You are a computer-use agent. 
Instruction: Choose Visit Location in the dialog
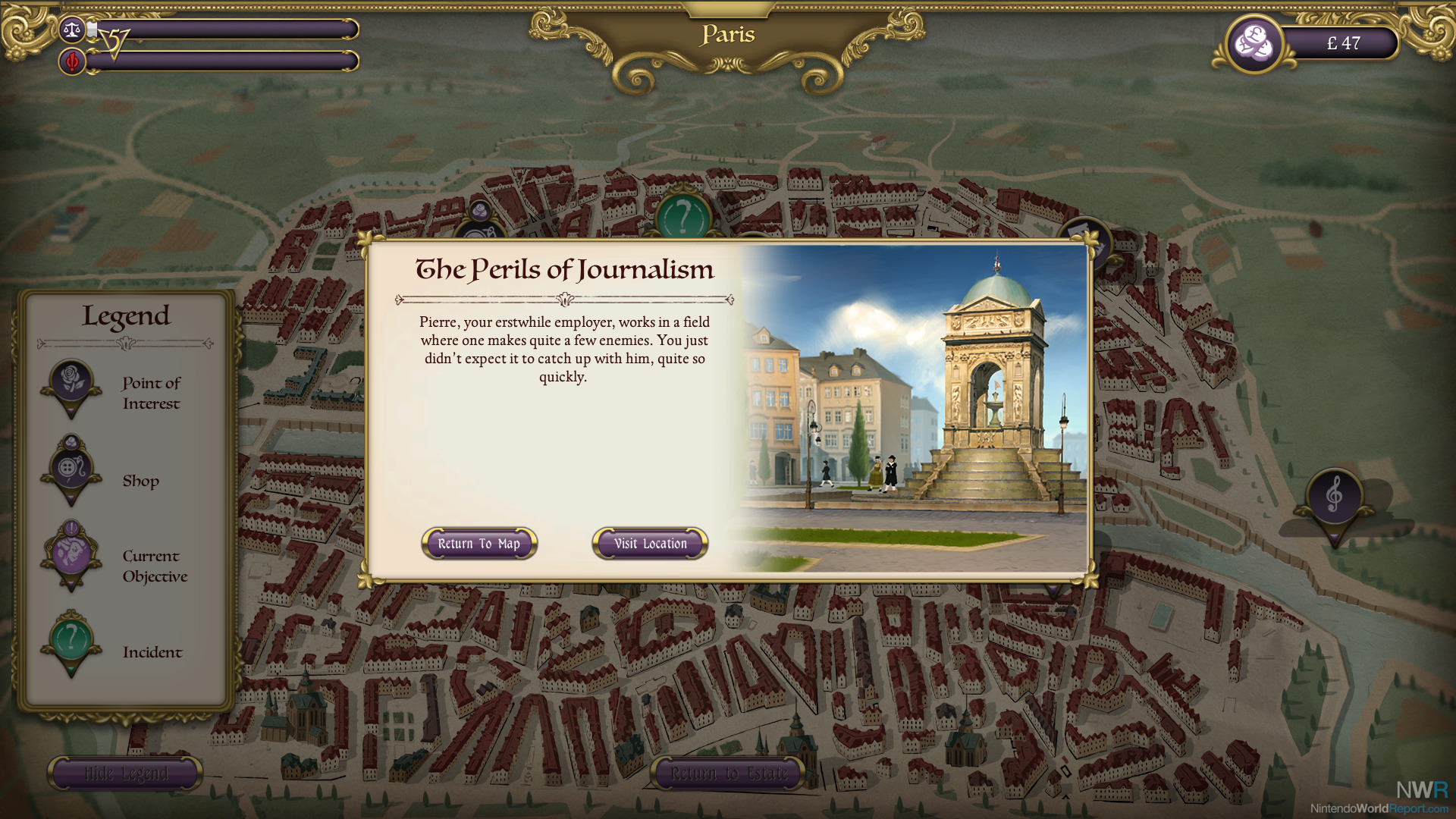650,544
